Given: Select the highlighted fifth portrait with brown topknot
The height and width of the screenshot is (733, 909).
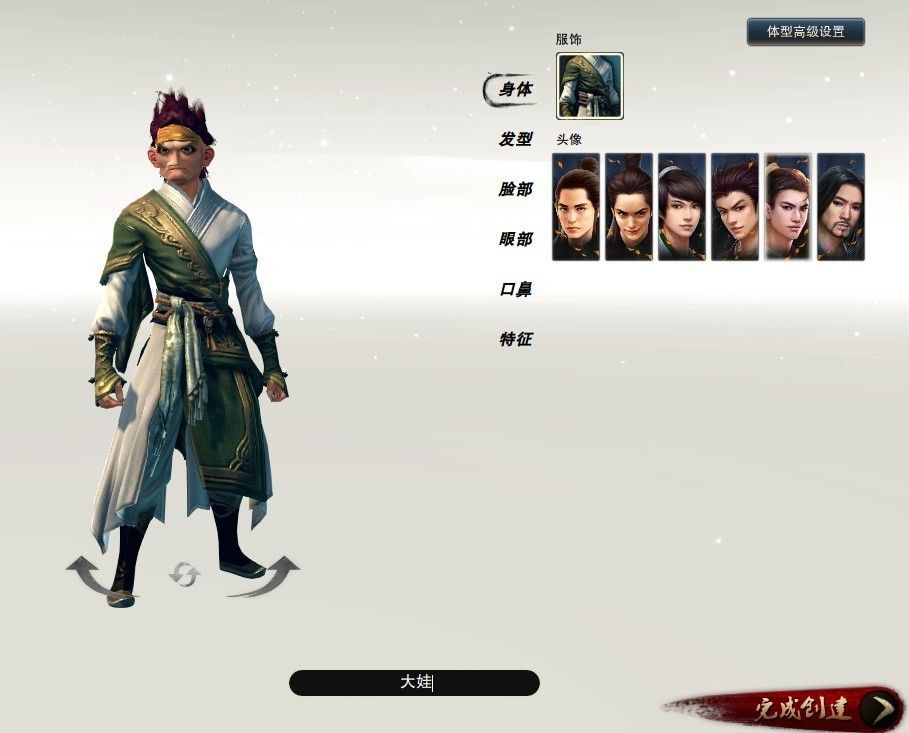Looking at the screenshot, I should tap(788, 207).
